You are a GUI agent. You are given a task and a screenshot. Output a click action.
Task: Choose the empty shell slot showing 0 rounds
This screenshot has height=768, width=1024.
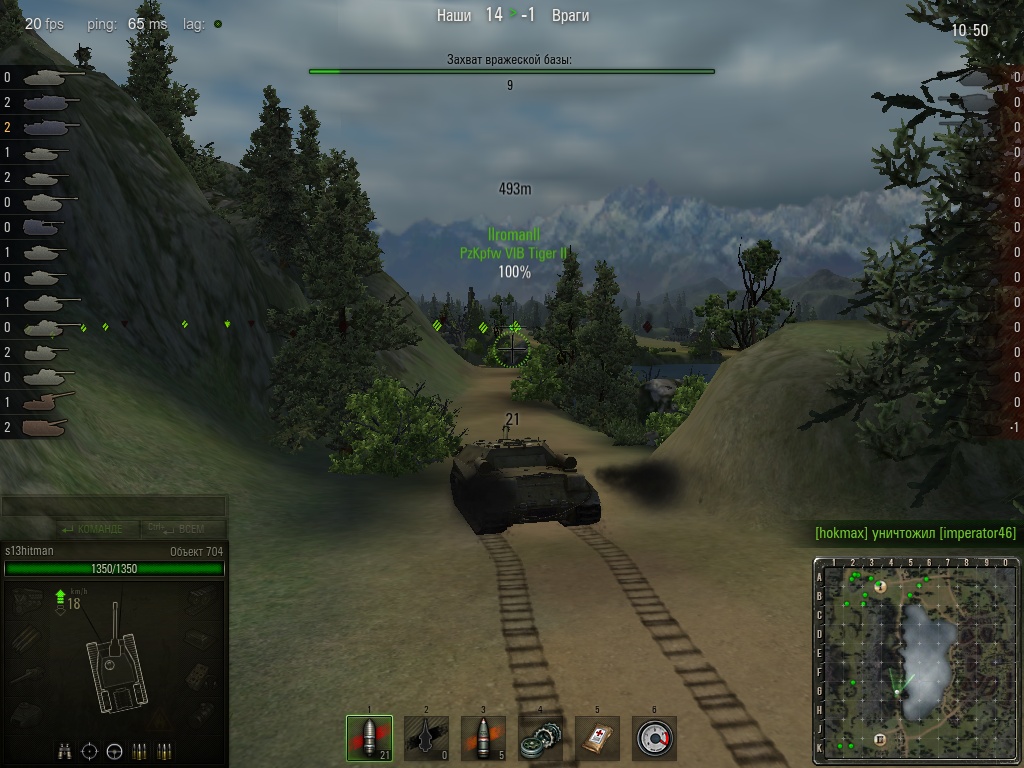pyautogui.click(x=426, y=739)
